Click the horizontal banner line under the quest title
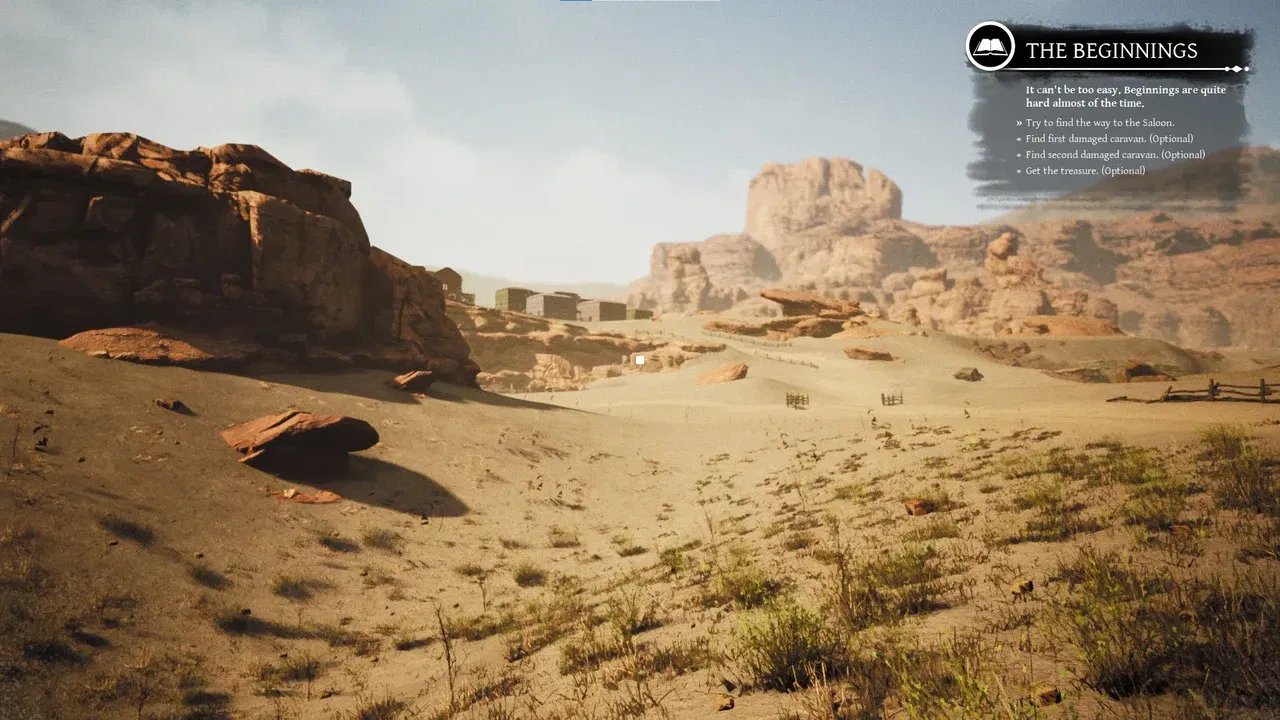The height and width of the screenshot is (720, 1280). click(x=1117, y=67)
